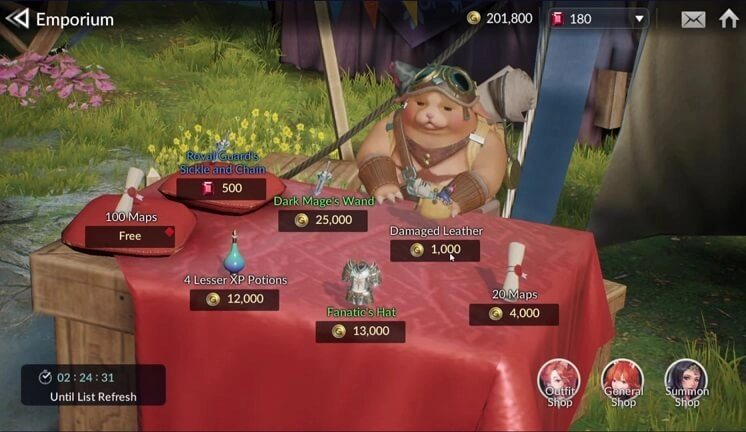The width and height of the screenshot is (746, 432).
Task: Go back from the Emporium screen
Action: point(17,19)
